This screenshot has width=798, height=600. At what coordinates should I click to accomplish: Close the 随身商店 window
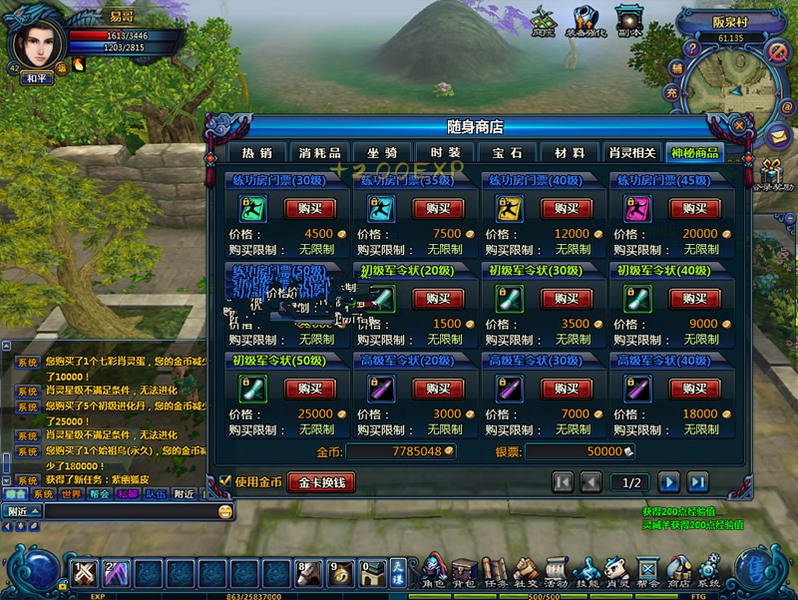coord(738,126)
